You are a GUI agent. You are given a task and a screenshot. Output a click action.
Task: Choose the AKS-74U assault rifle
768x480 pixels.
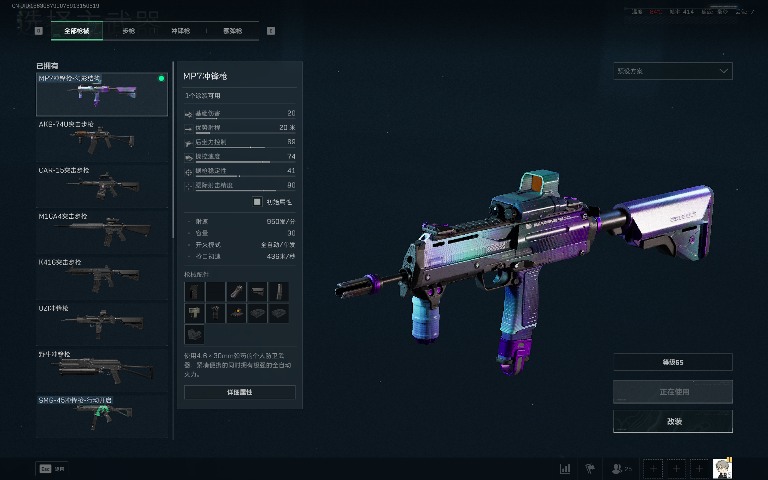coord(102,140)
